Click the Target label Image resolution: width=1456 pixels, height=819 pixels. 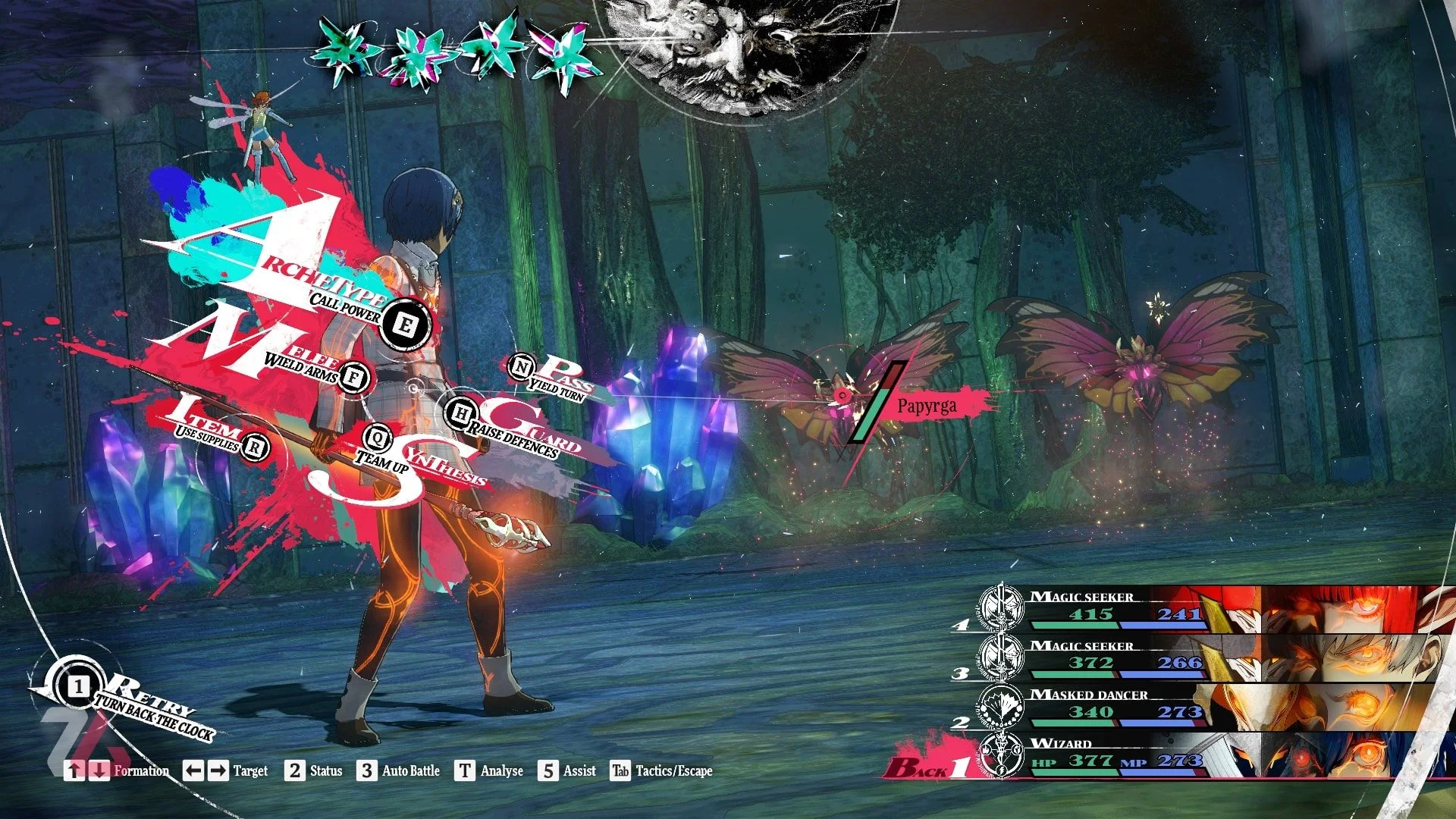250,770
